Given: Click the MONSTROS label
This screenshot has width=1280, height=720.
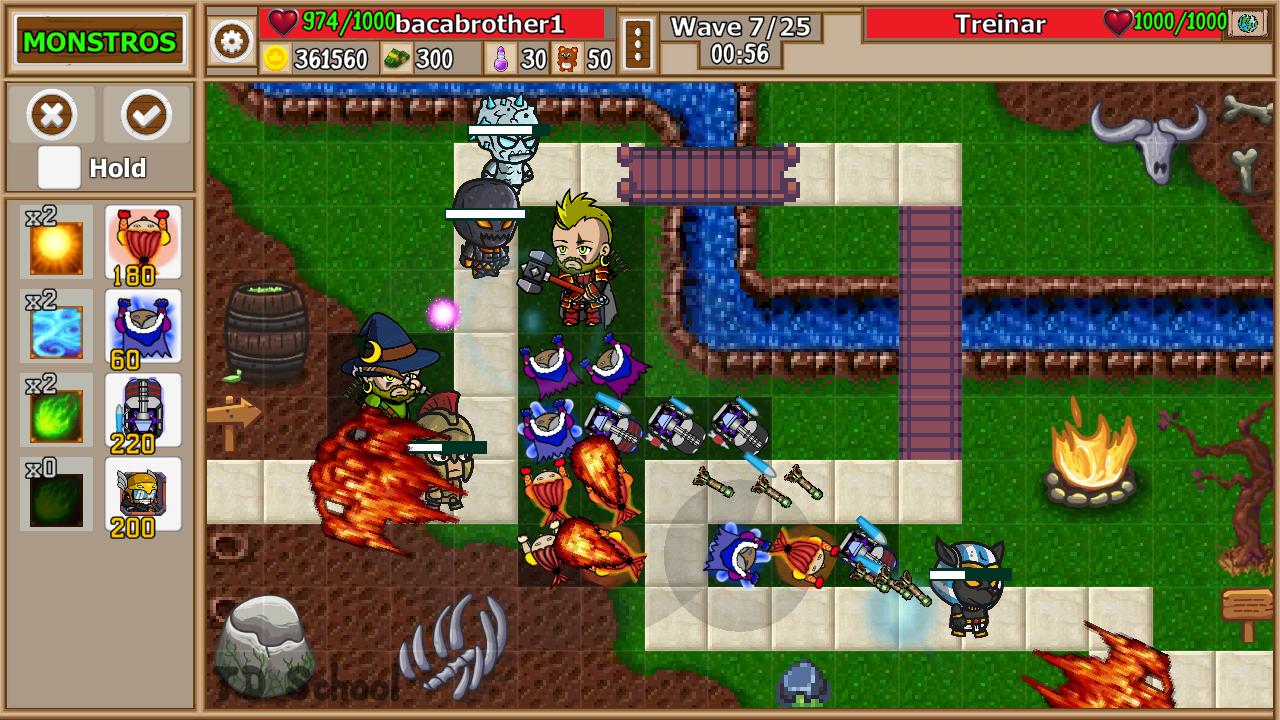Looking at the screenshot, I should click(98, 41).
